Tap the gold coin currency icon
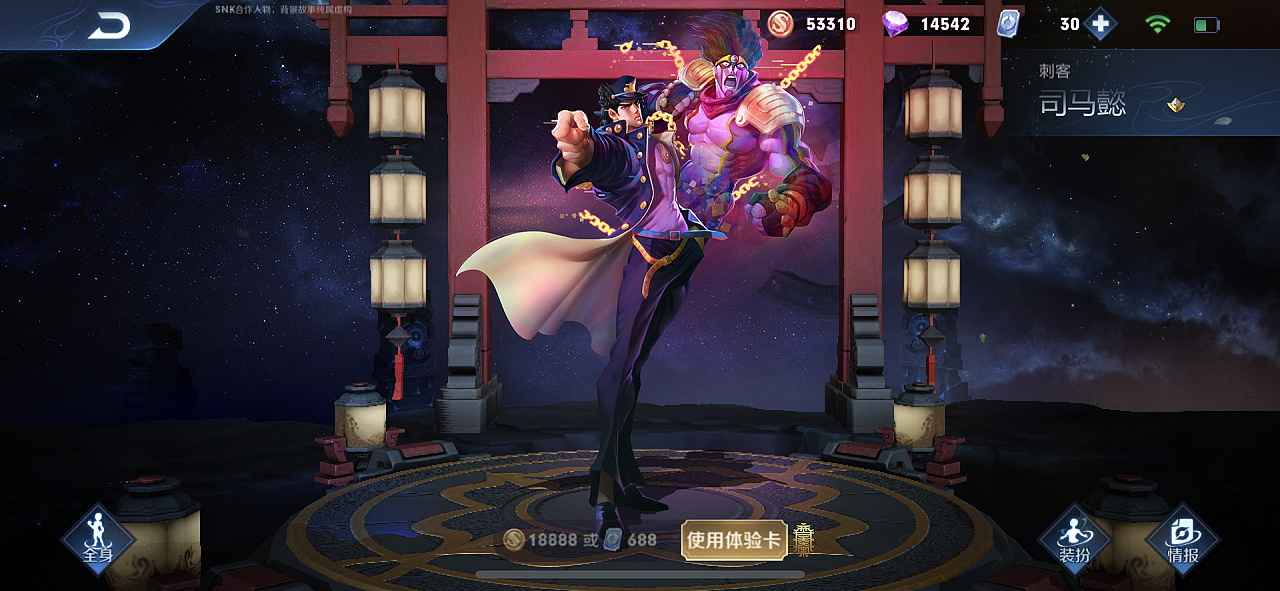 pyautogui.click(x=781, y=24)
